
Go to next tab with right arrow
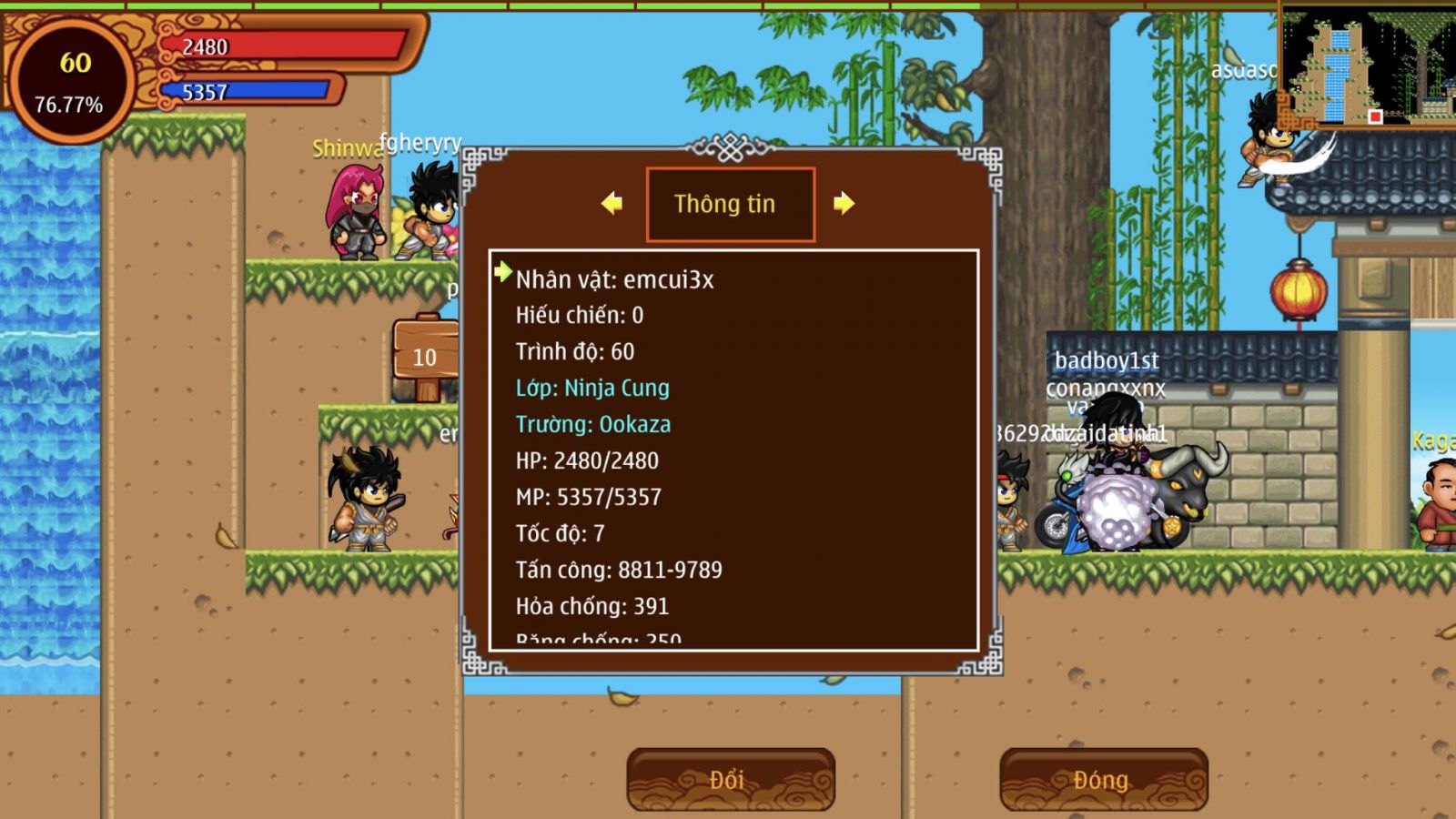pos(844,203)
